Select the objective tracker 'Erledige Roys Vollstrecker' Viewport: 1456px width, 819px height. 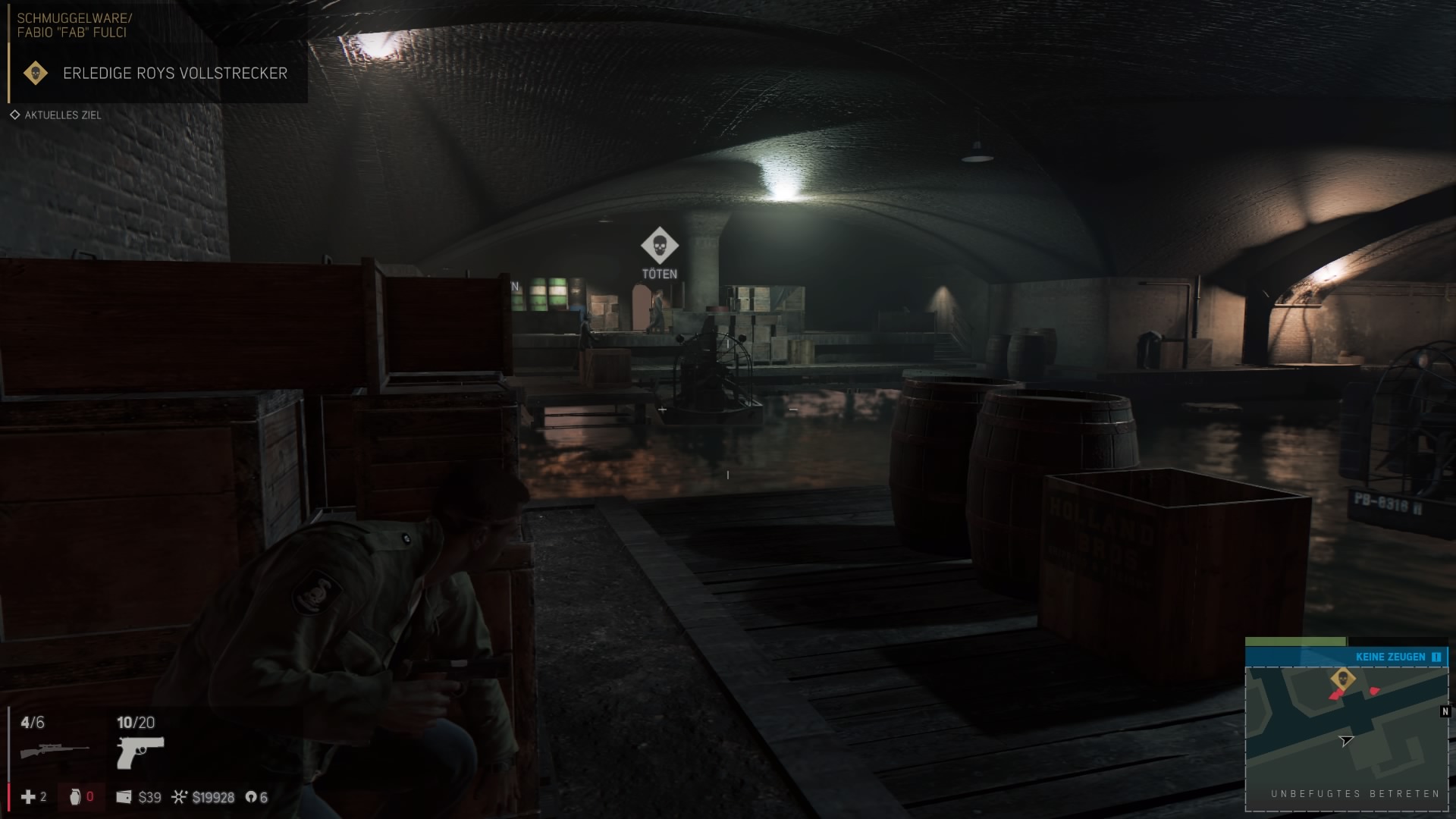(x=174, y=74)
